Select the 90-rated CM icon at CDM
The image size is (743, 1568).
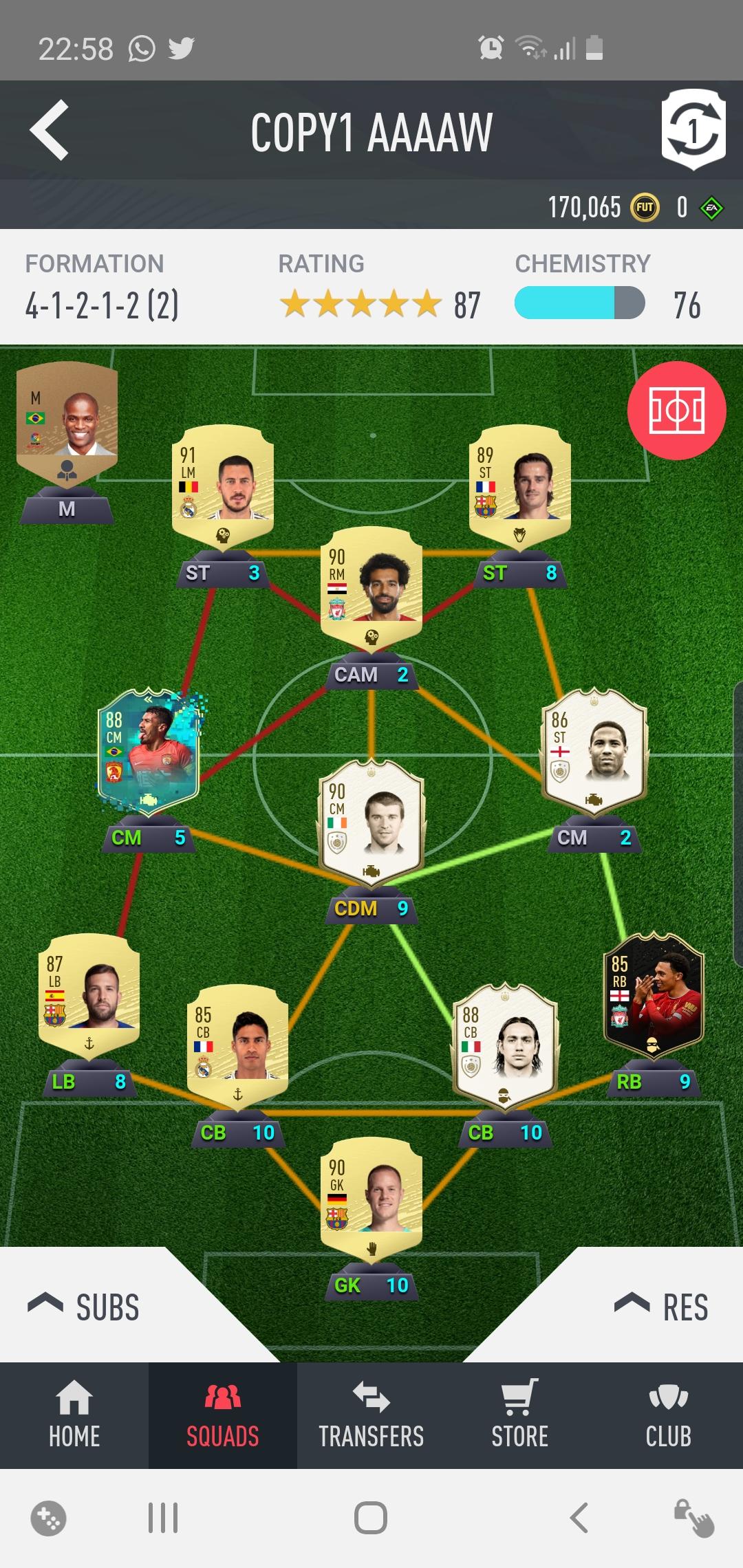pos(371,822)
